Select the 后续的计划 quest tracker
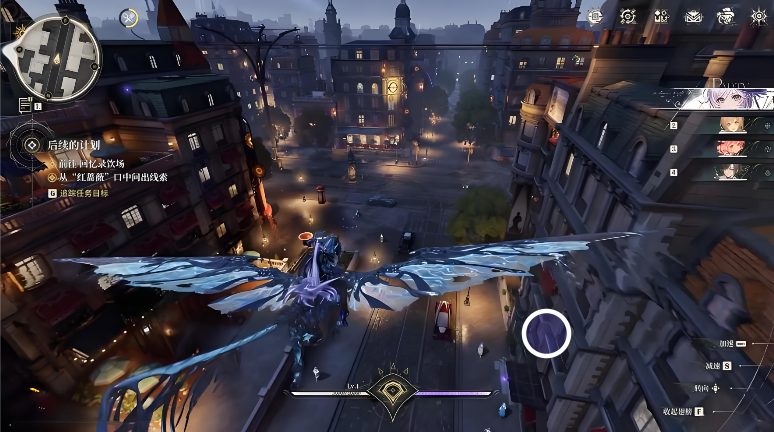 point(73,145)
